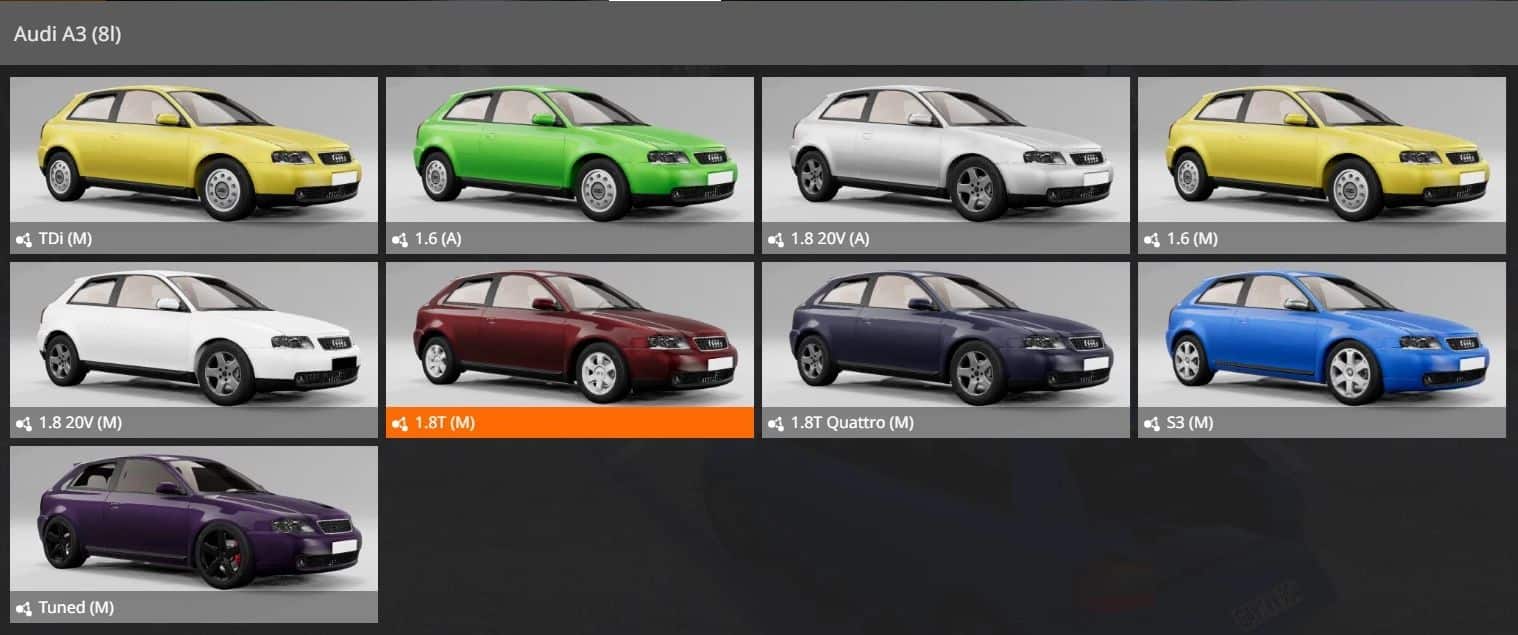
Task: Select the yellow 1.6 (M) configuration
Action: click(x=1322, y=163)
